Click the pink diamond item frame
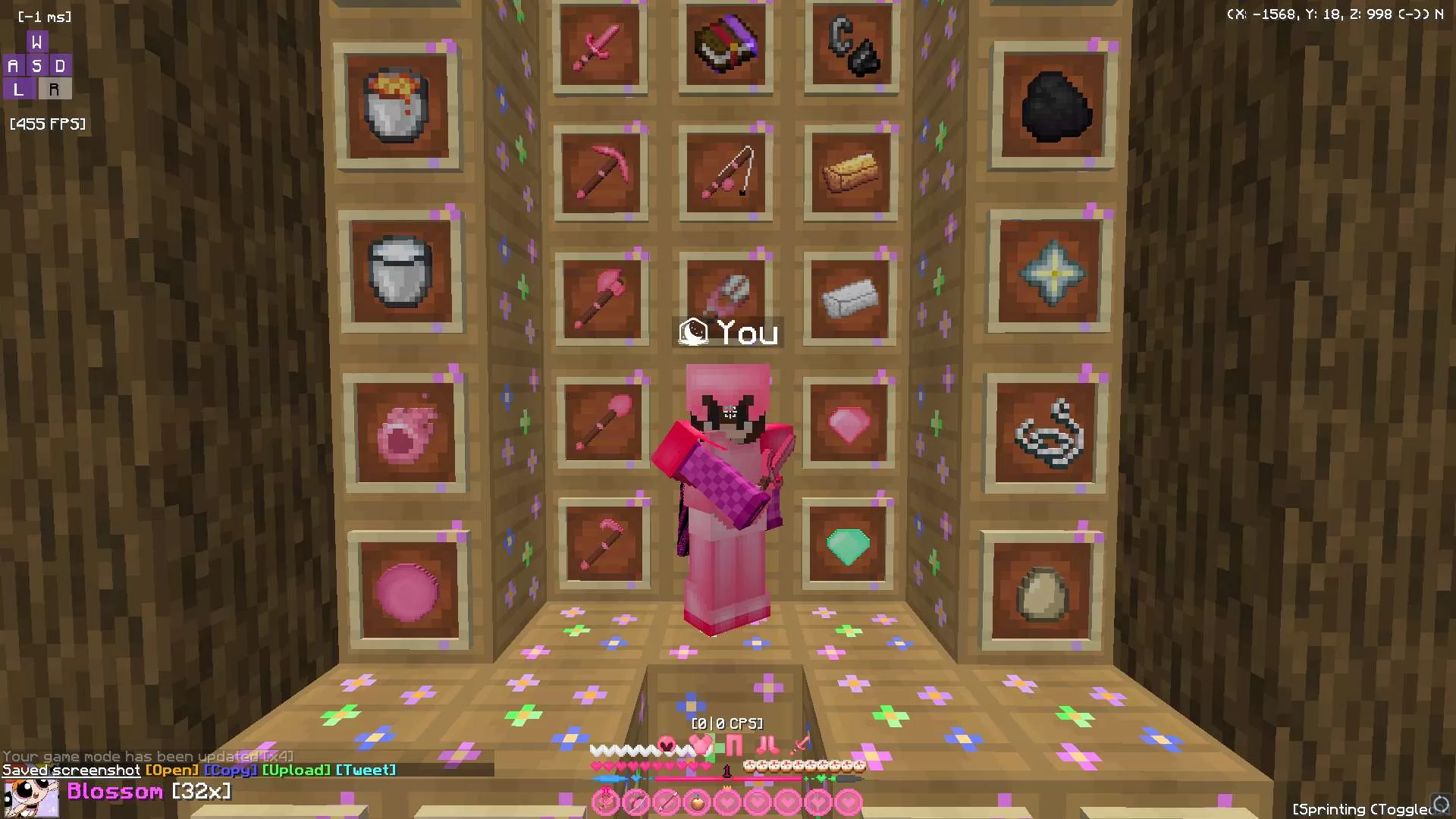Screen dimensions: 1456x819 tap(851, 425)
